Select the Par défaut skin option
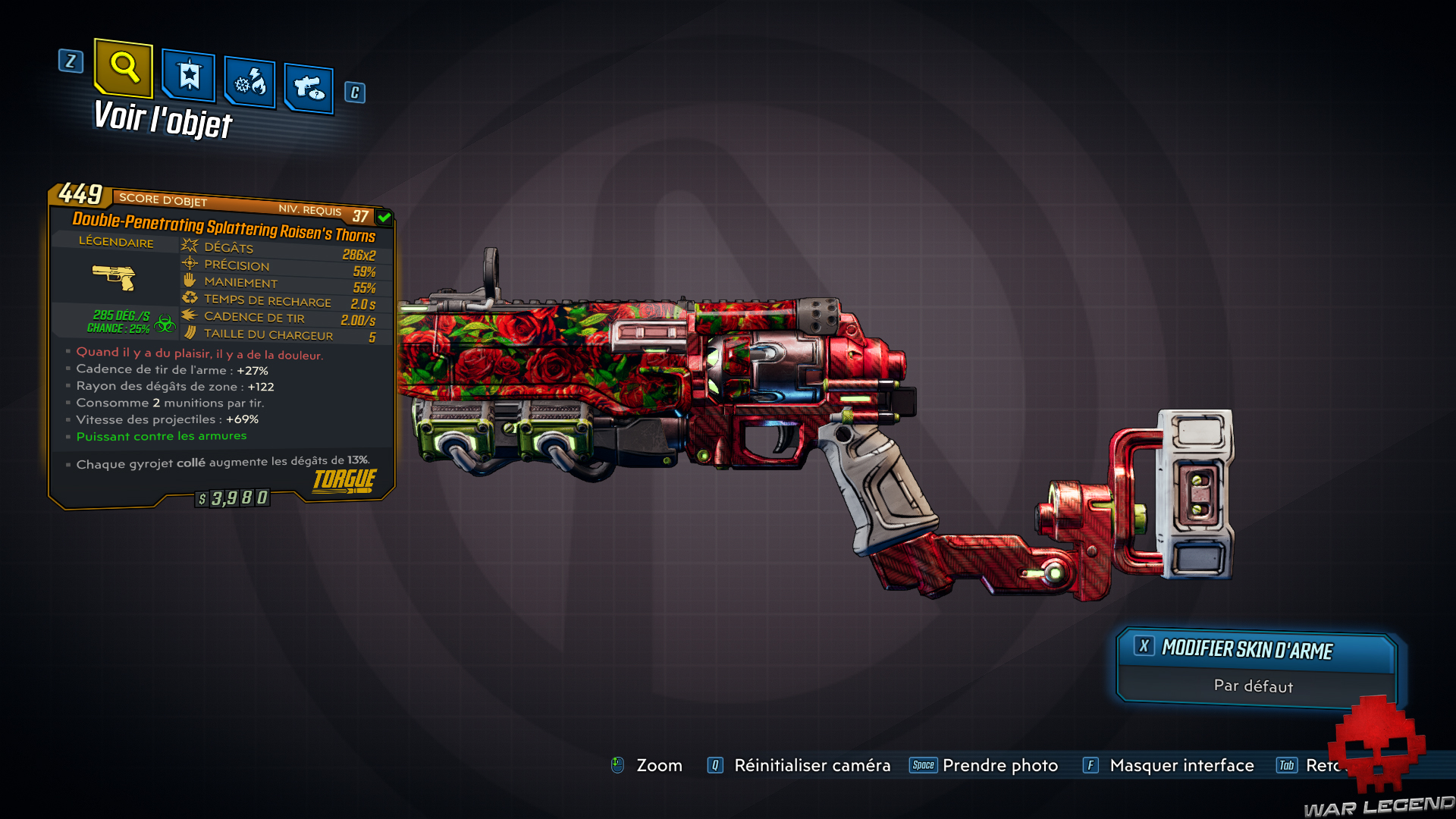Screen dimensions: 1456x819 click(1253, 686)
